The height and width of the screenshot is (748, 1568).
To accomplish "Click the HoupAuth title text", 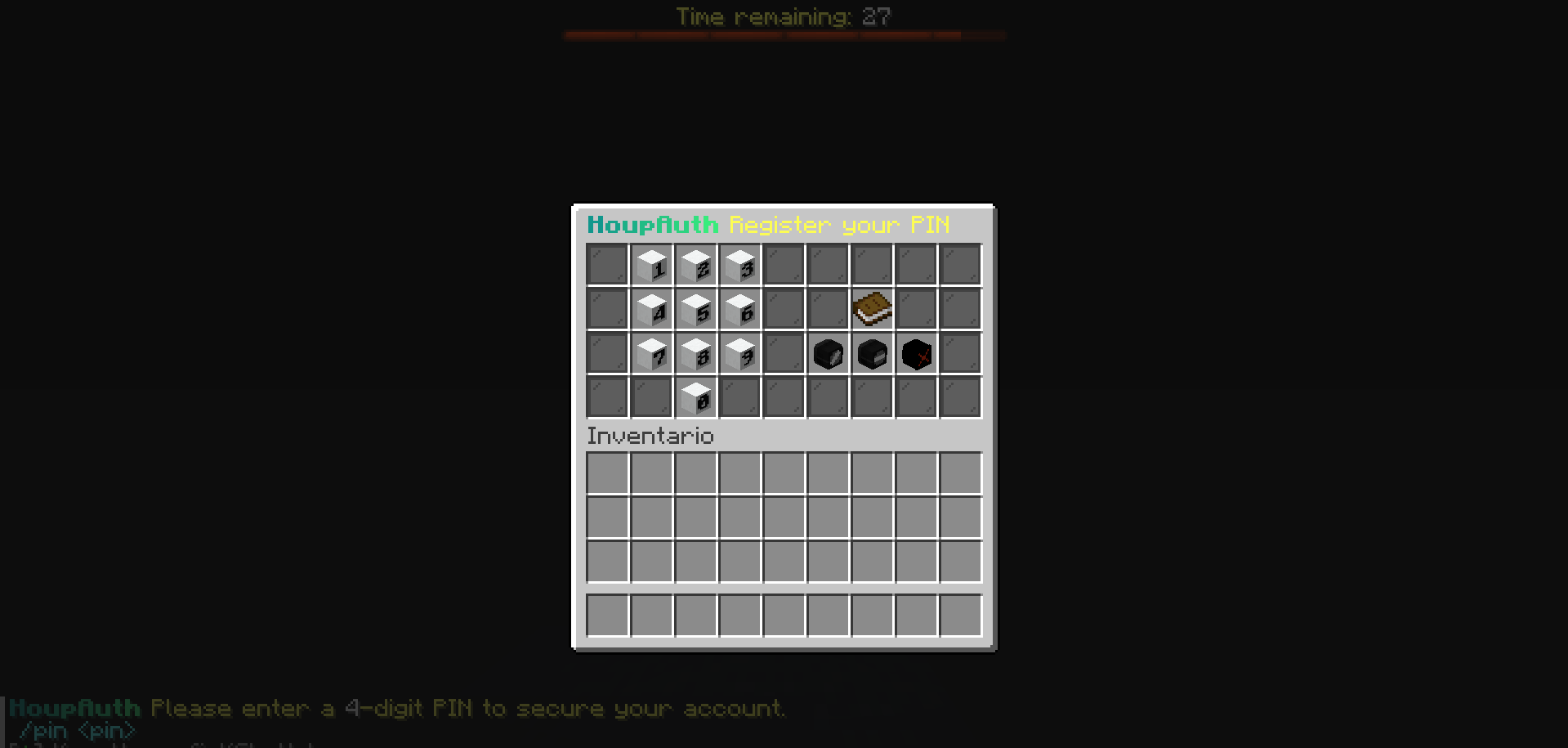I will coord(653,225).
